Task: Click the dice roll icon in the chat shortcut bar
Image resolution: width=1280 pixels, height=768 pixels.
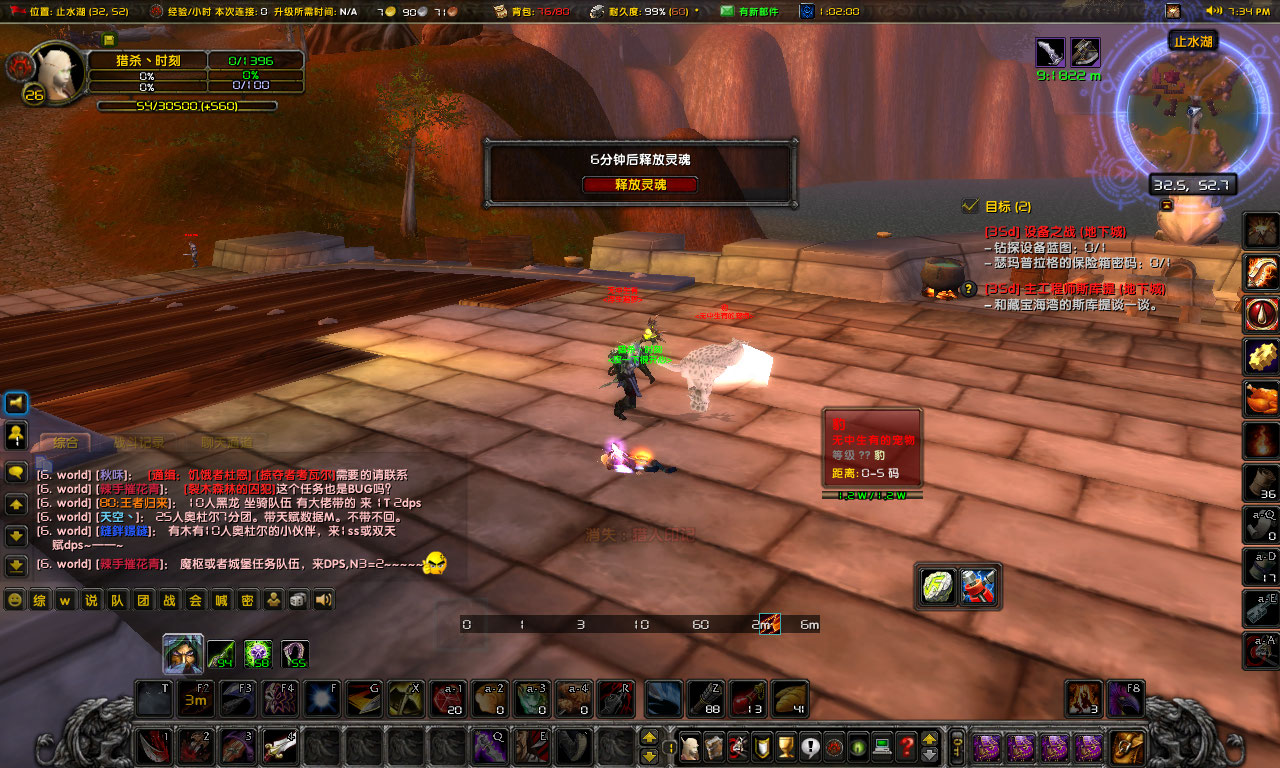Action: [297, 599]
